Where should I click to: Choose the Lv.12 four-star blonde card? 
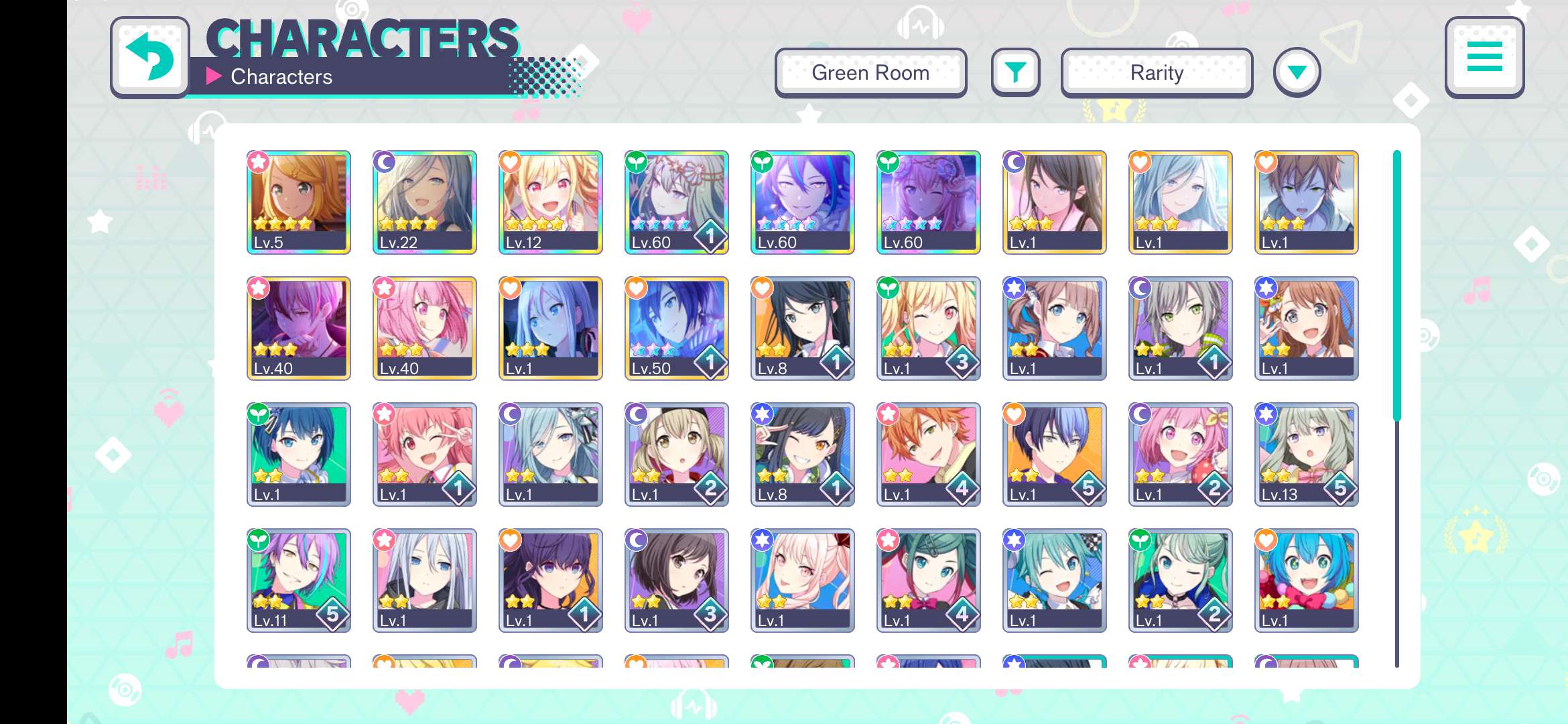tap(551, 202)
